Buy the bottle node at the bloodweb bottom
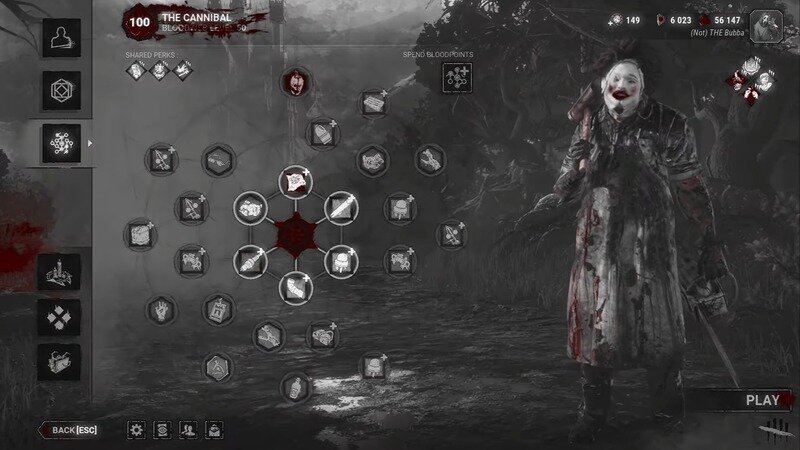 [x=294, y=386]
